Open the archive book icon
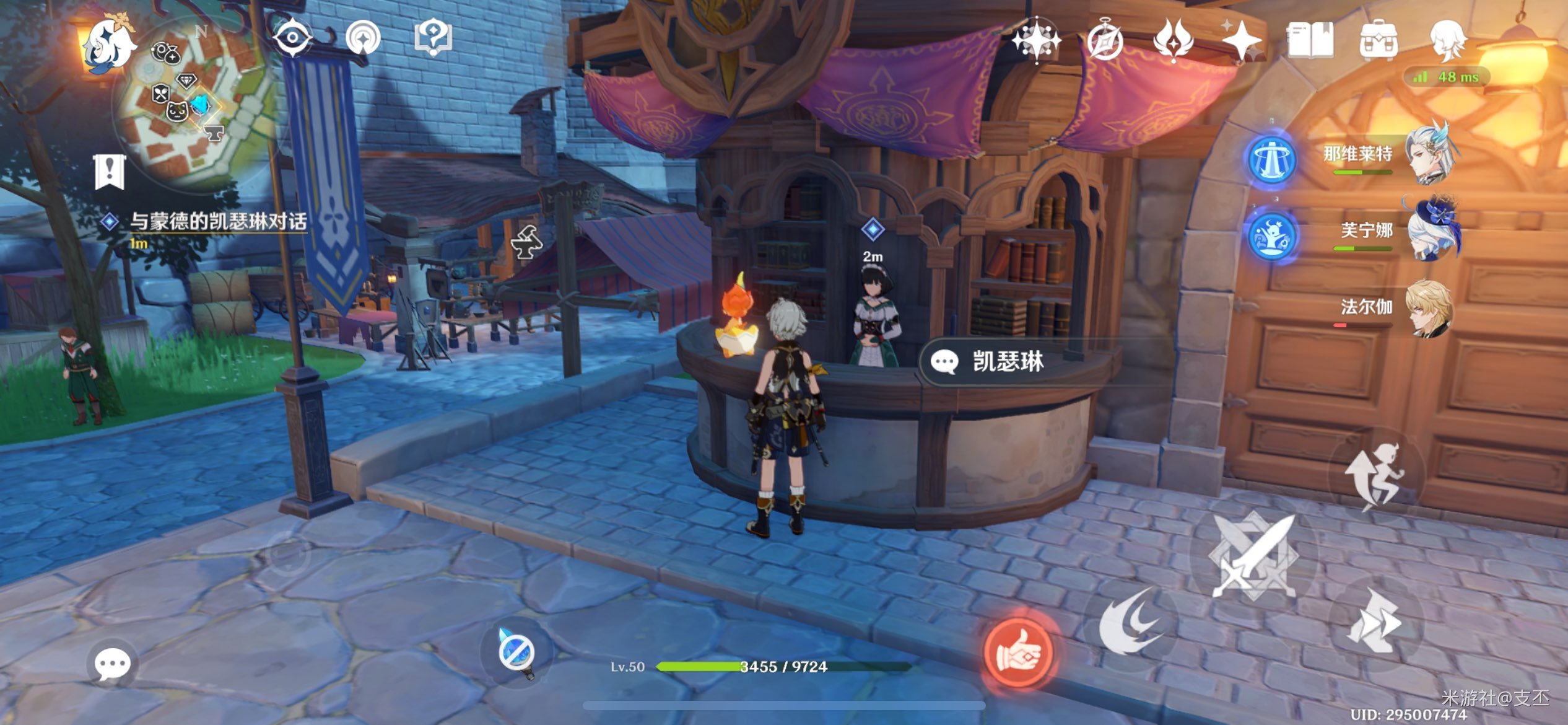 (x=1310, y=41)
